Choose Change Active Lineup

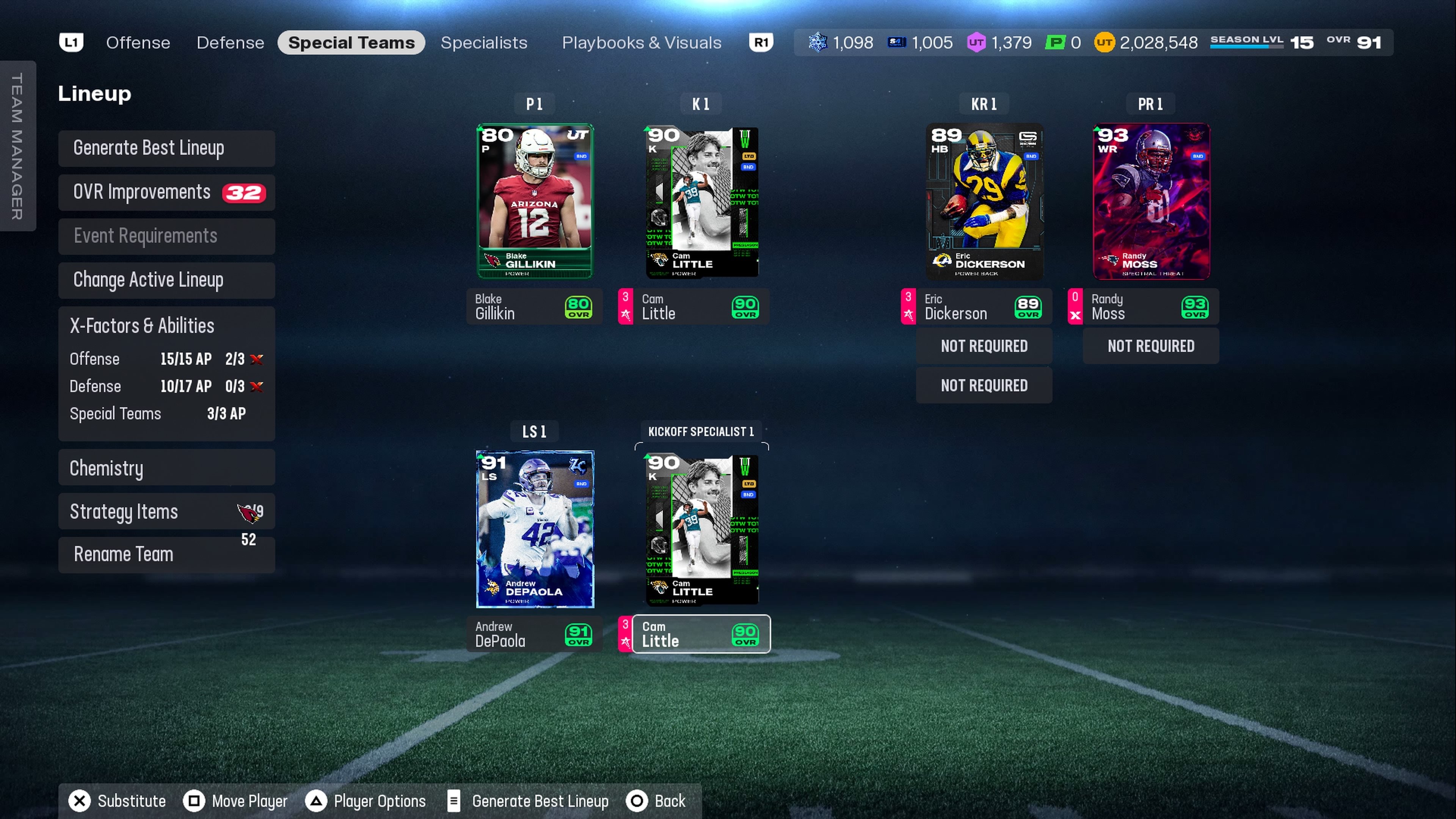[166, 280]
